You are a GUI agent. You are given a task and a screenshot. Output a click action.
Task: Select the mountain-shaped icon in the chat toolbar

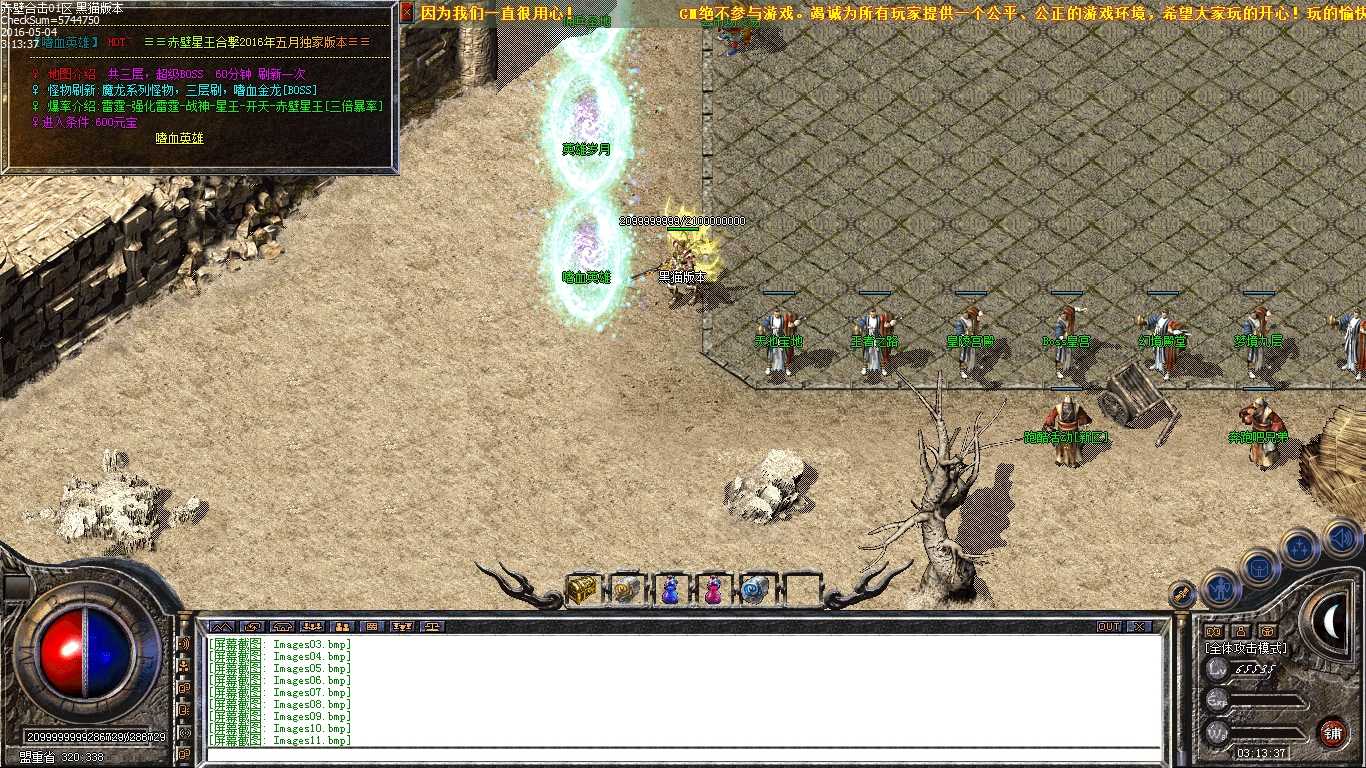(223, 627)
